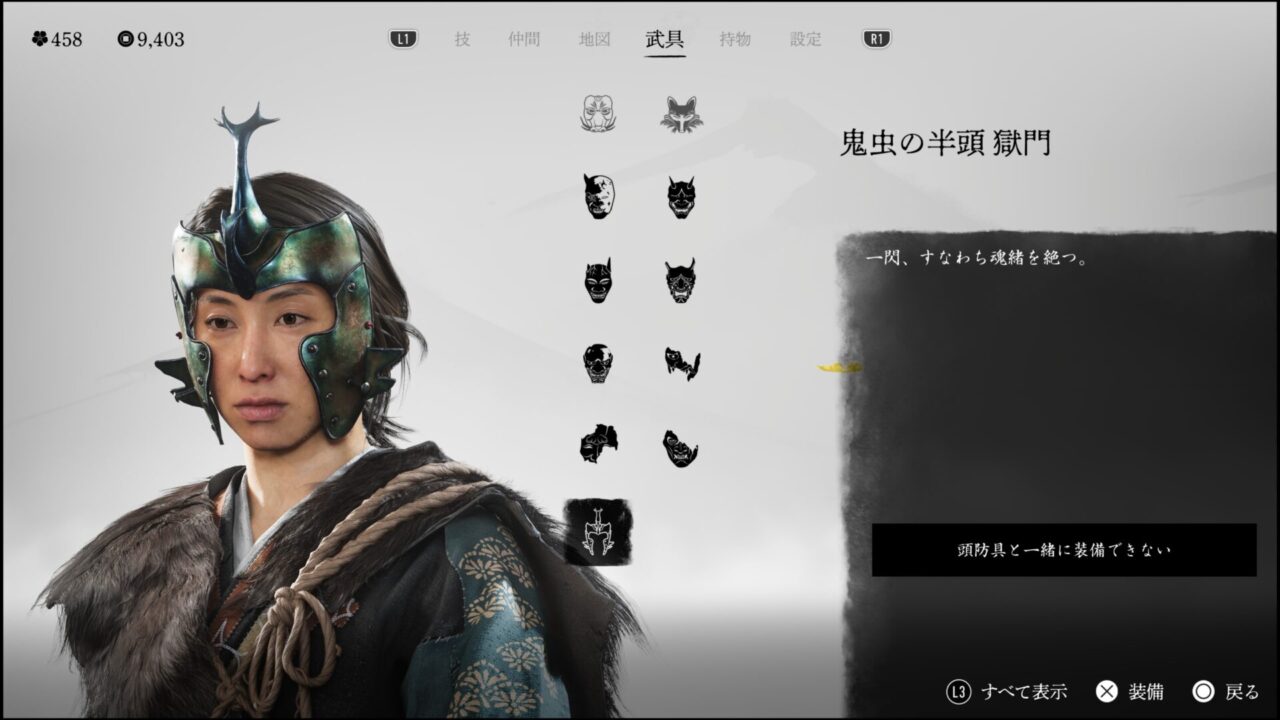Pick the cracked half-face mask icon

(x=598, y=196)
